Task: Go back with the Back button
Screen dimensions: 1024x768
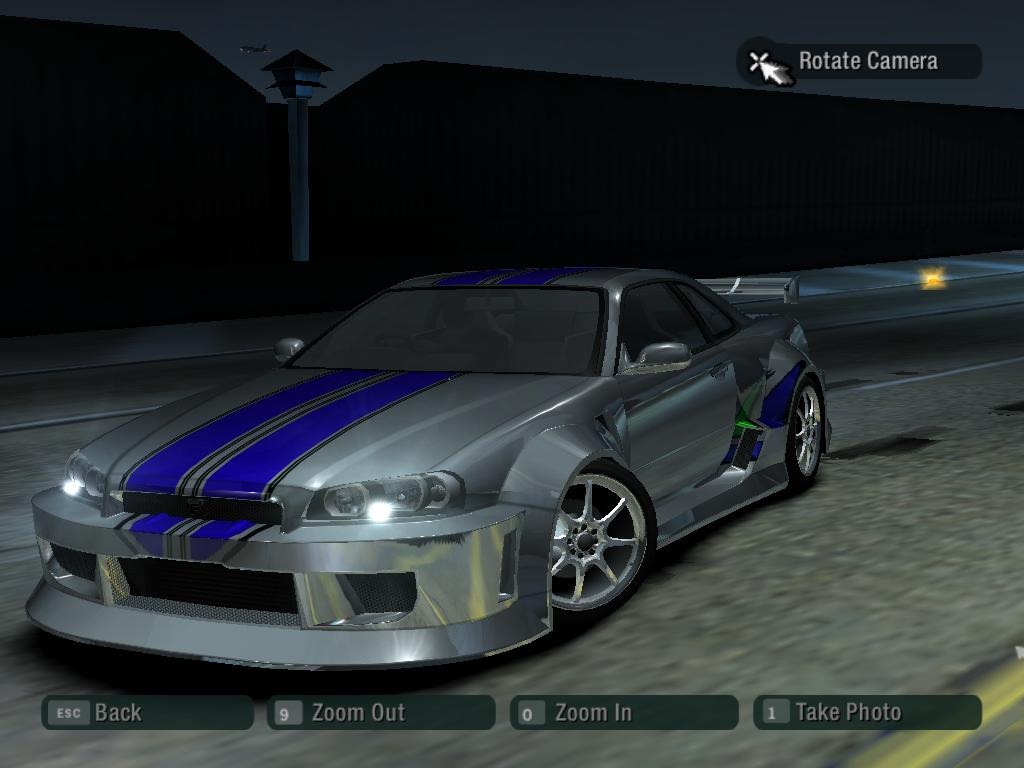Action: coord(147,713)
